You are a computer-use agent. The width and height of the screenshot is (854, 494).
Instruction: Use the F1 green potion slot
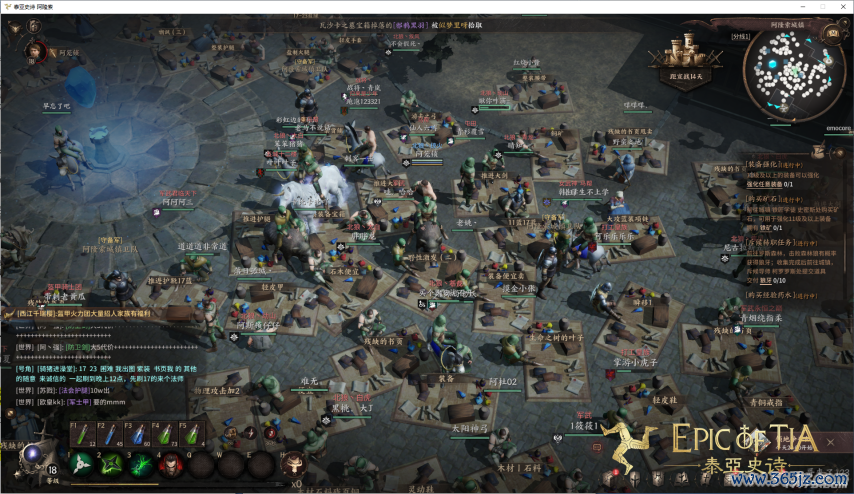(x=82, y=436)
